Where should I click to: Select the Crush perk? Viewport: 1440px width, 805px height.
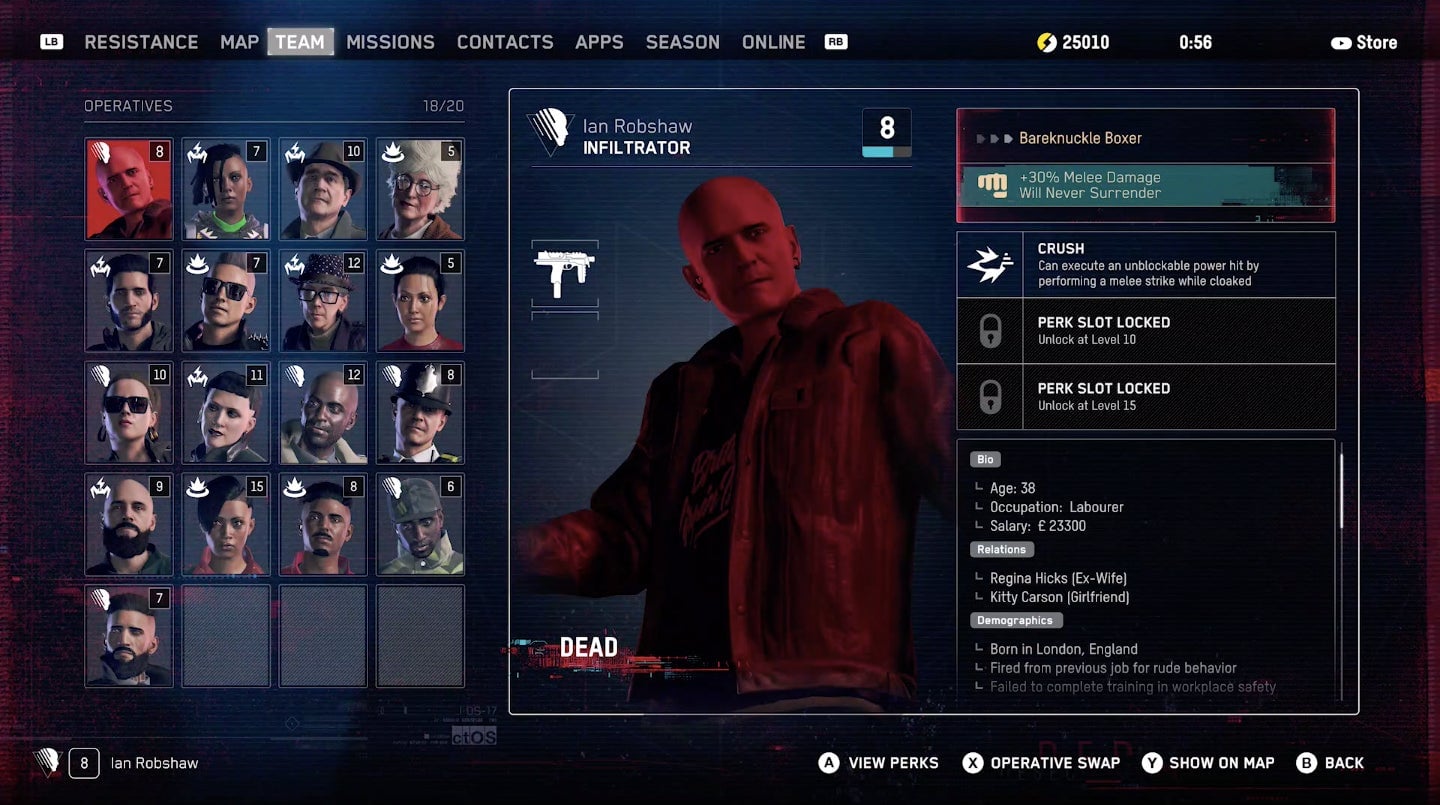click(1145, 265)
